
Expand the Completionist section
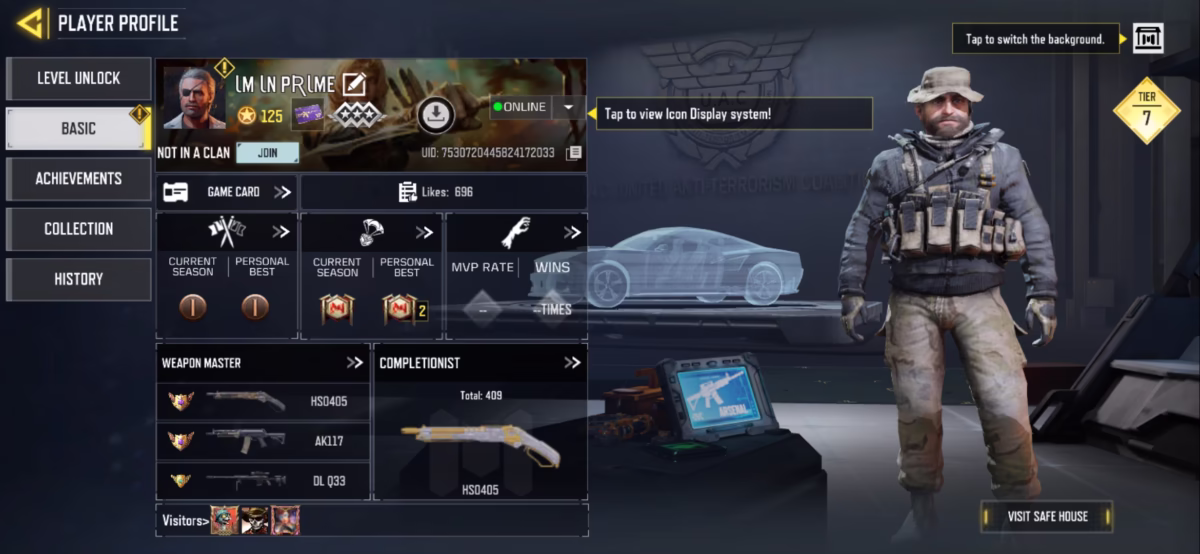[x=571, y=363]
